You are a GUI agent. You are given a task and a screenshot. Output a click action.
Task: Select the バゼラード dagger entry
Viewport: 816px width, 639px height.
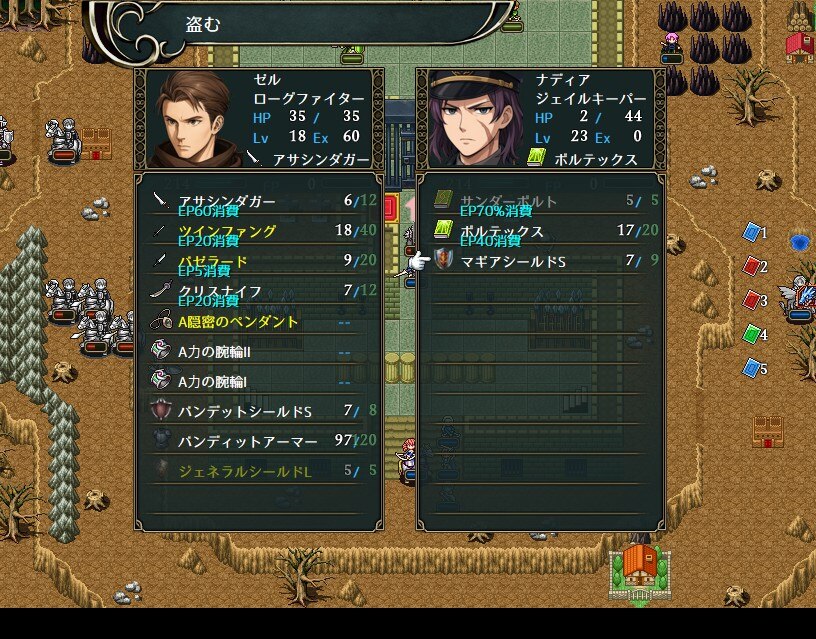click(x=258, y=261)
